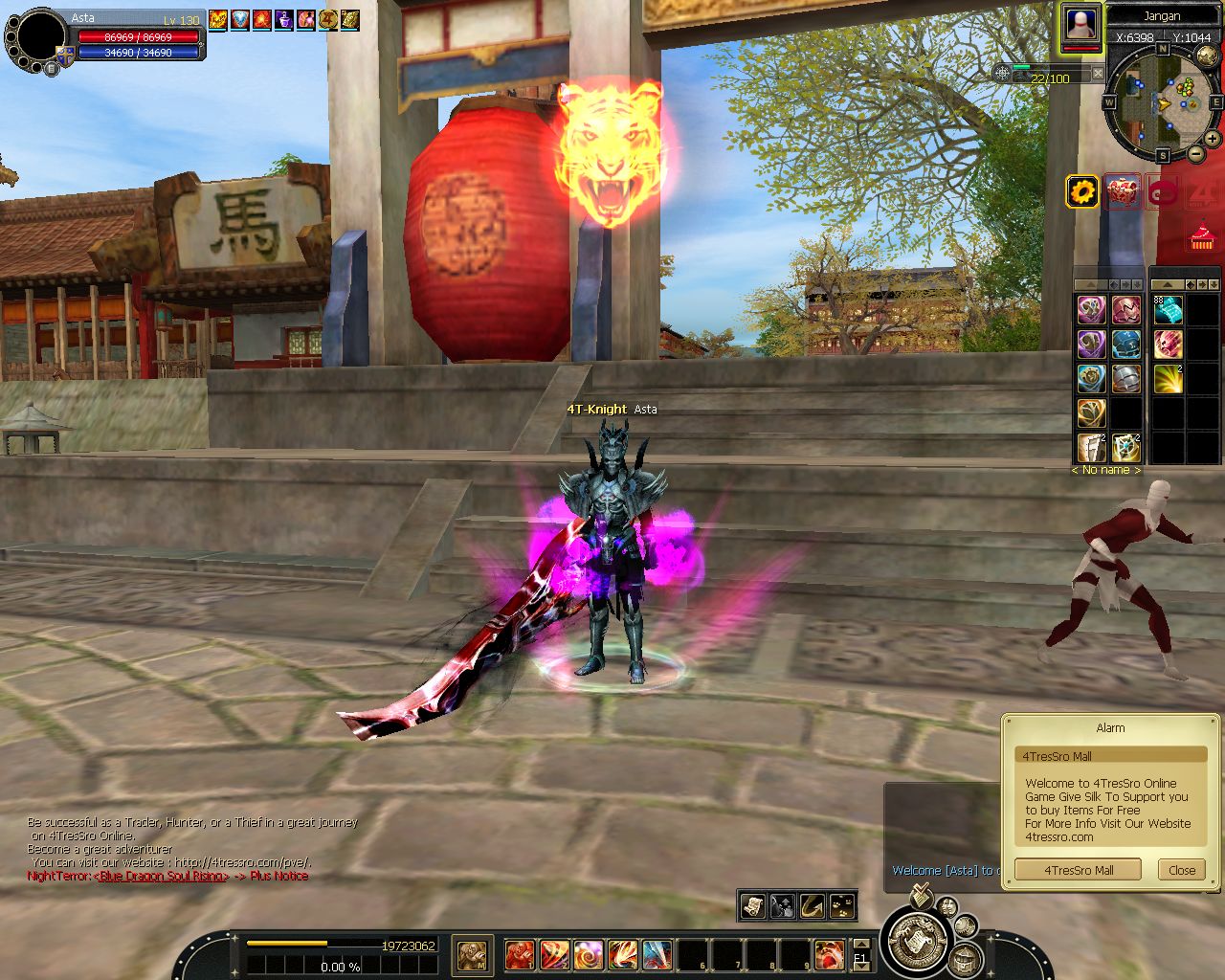Activate the blue ice blade hotbar skill
1225x980 pixels.
coord(657,954)
